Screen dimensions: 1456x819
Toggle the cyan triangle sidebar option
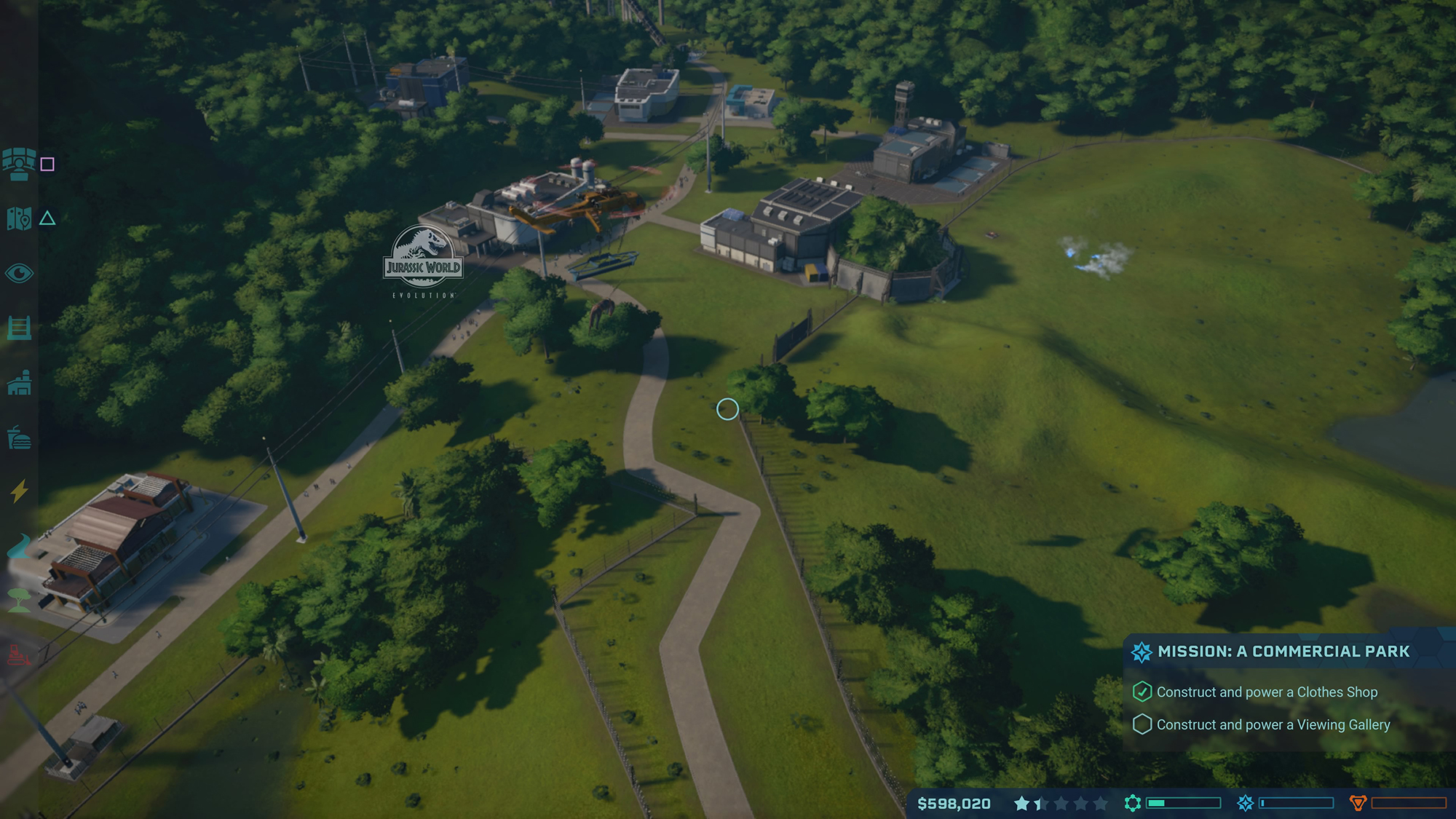point(48,218)
